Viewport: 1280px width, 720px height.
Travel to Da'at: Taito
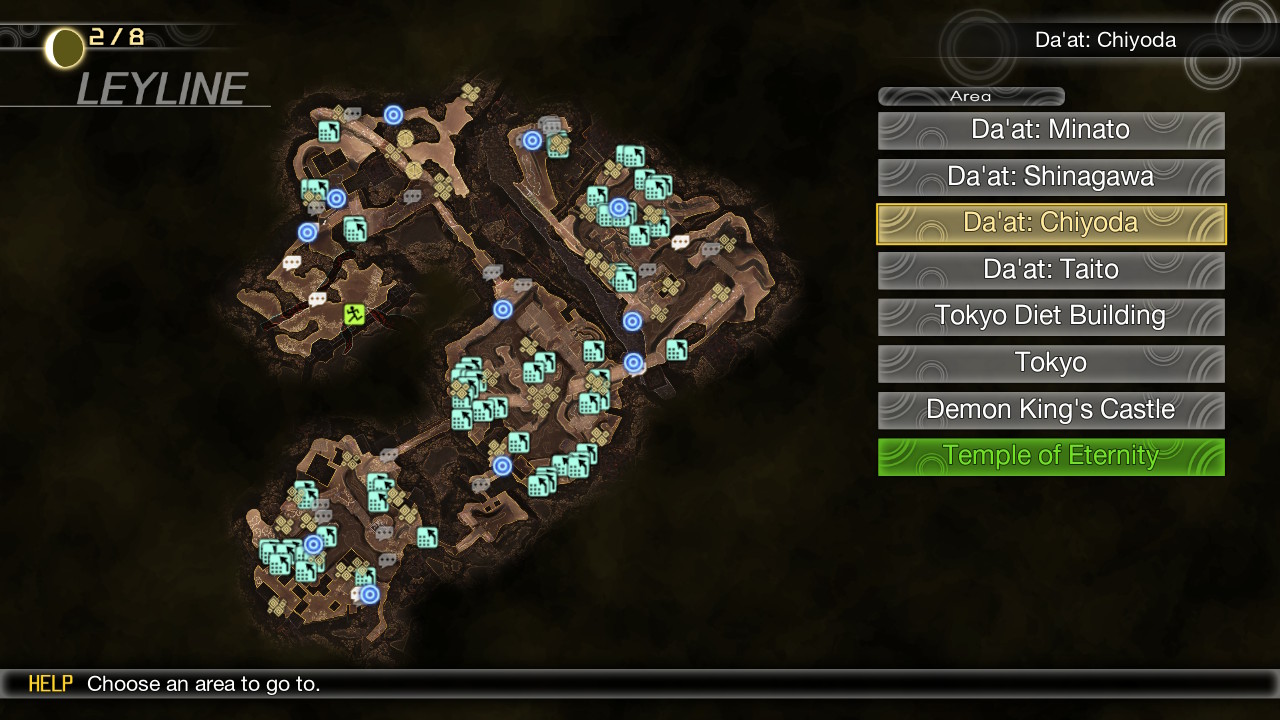tap(1050, 270)
